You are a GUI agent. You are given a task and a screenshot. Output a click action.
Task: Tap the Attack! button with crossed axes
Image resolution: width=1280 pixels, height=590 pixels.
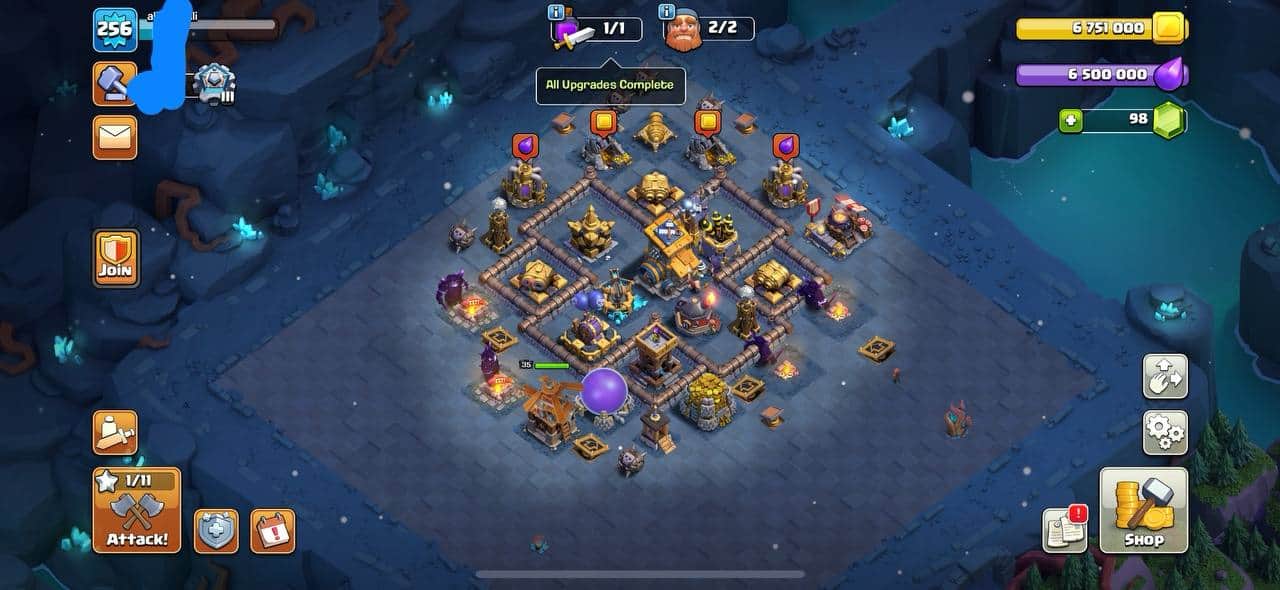137,510
